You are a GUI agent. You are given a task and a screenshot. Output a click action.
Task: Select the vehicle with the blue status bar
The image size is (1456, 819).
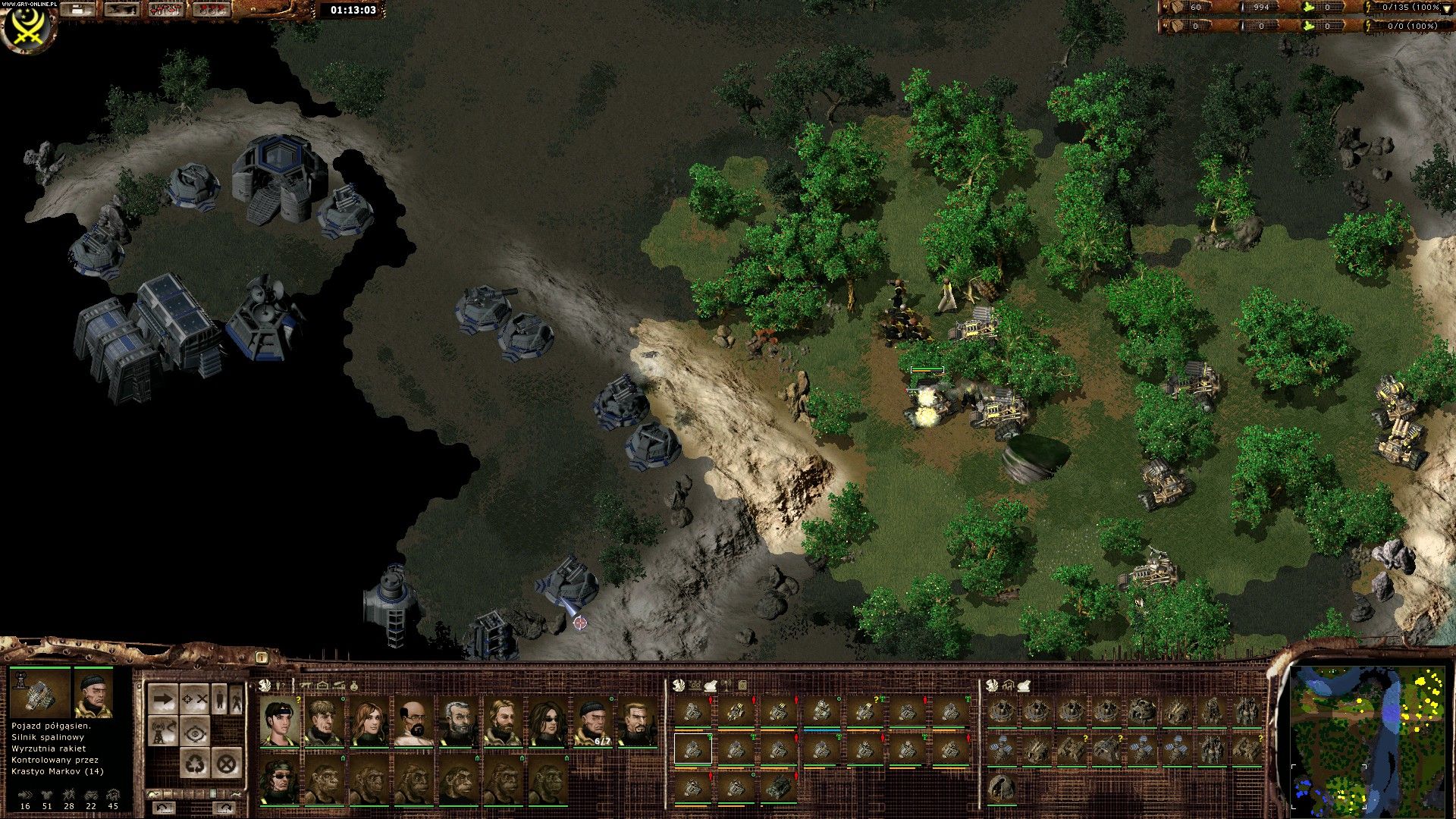point(821,712)
